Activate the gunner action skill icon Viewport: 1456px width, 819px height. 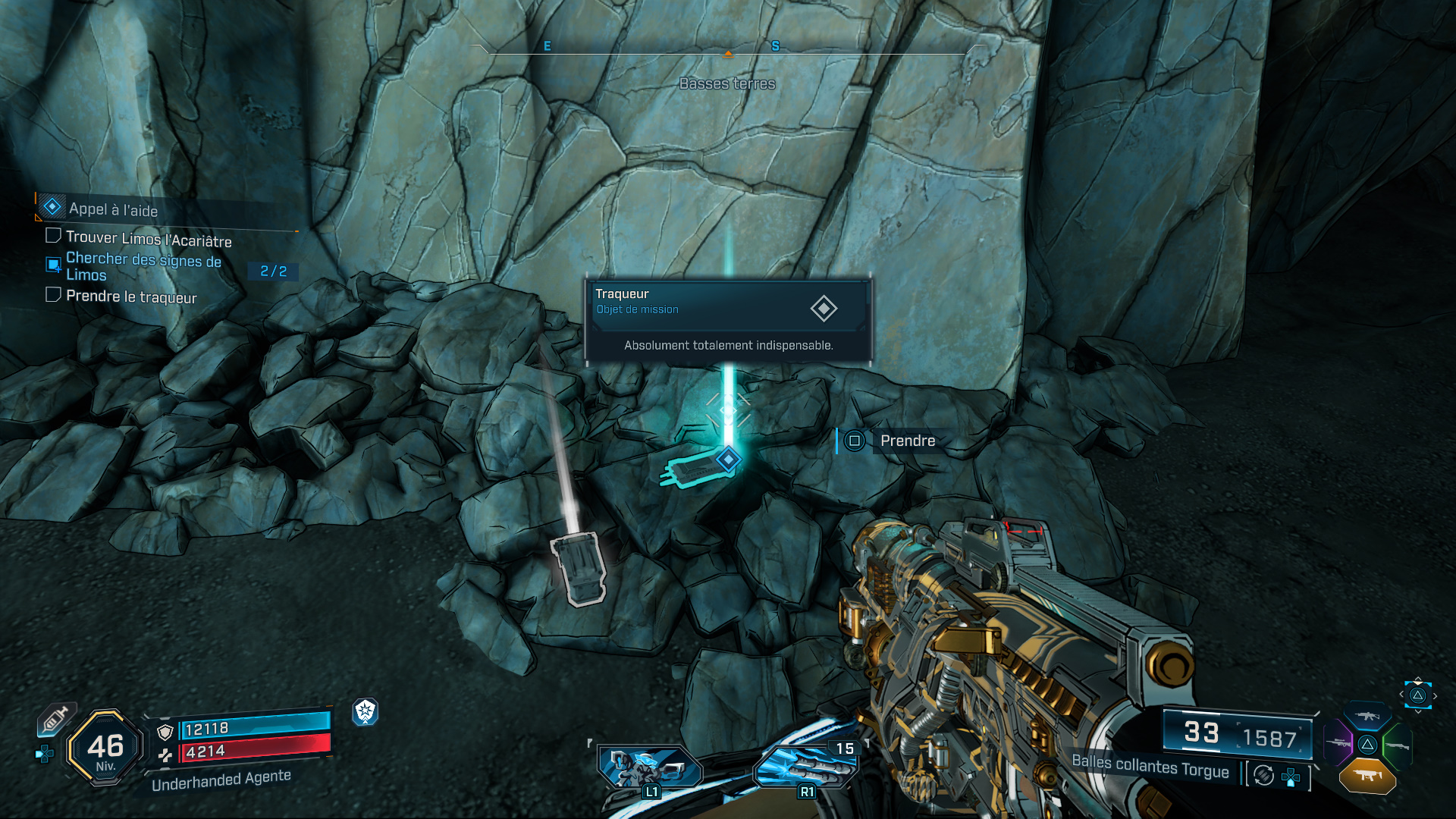click(650, 767)
